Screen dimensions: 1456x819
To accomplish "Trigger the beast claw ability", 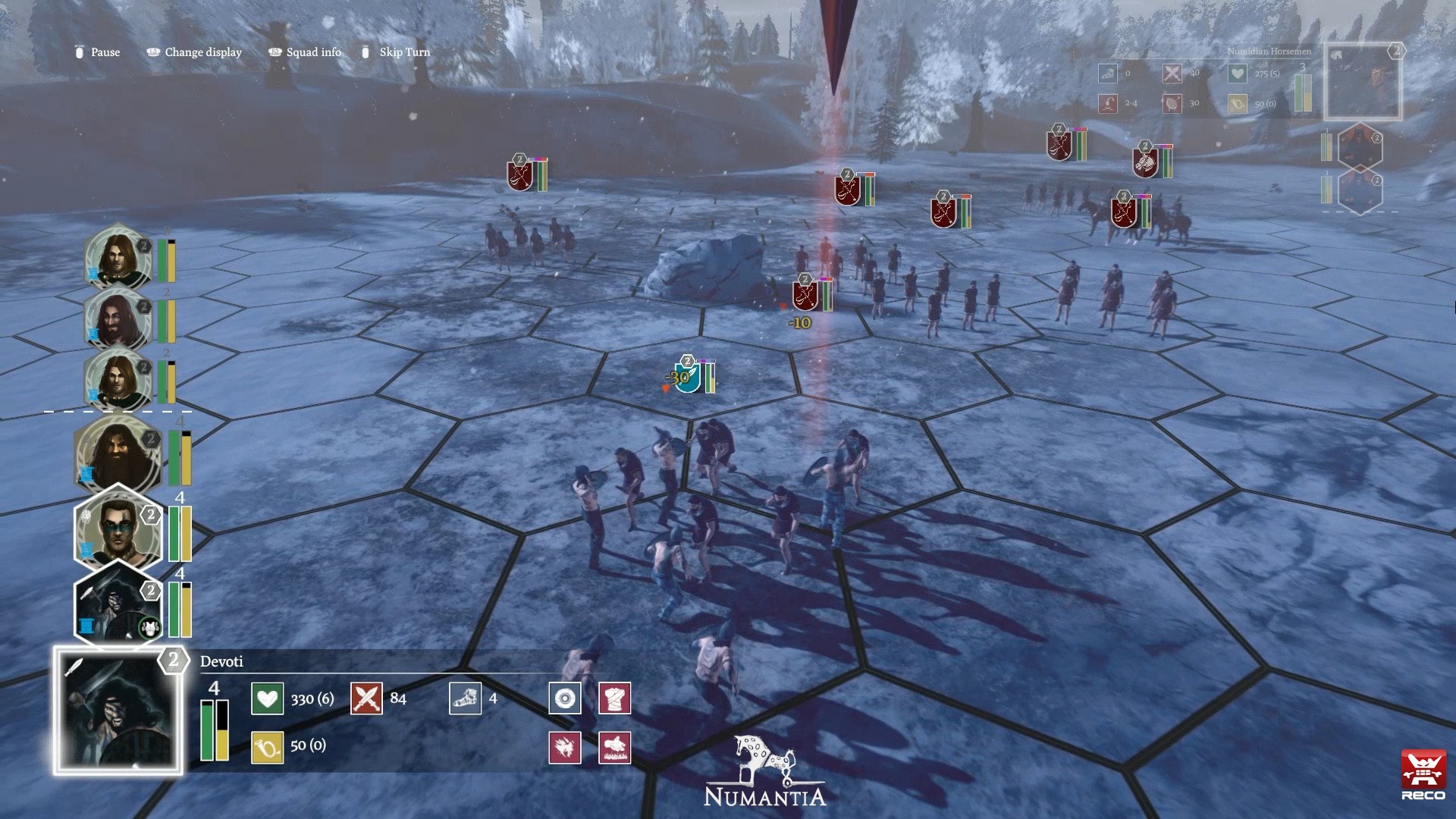I will click(565, 748).
